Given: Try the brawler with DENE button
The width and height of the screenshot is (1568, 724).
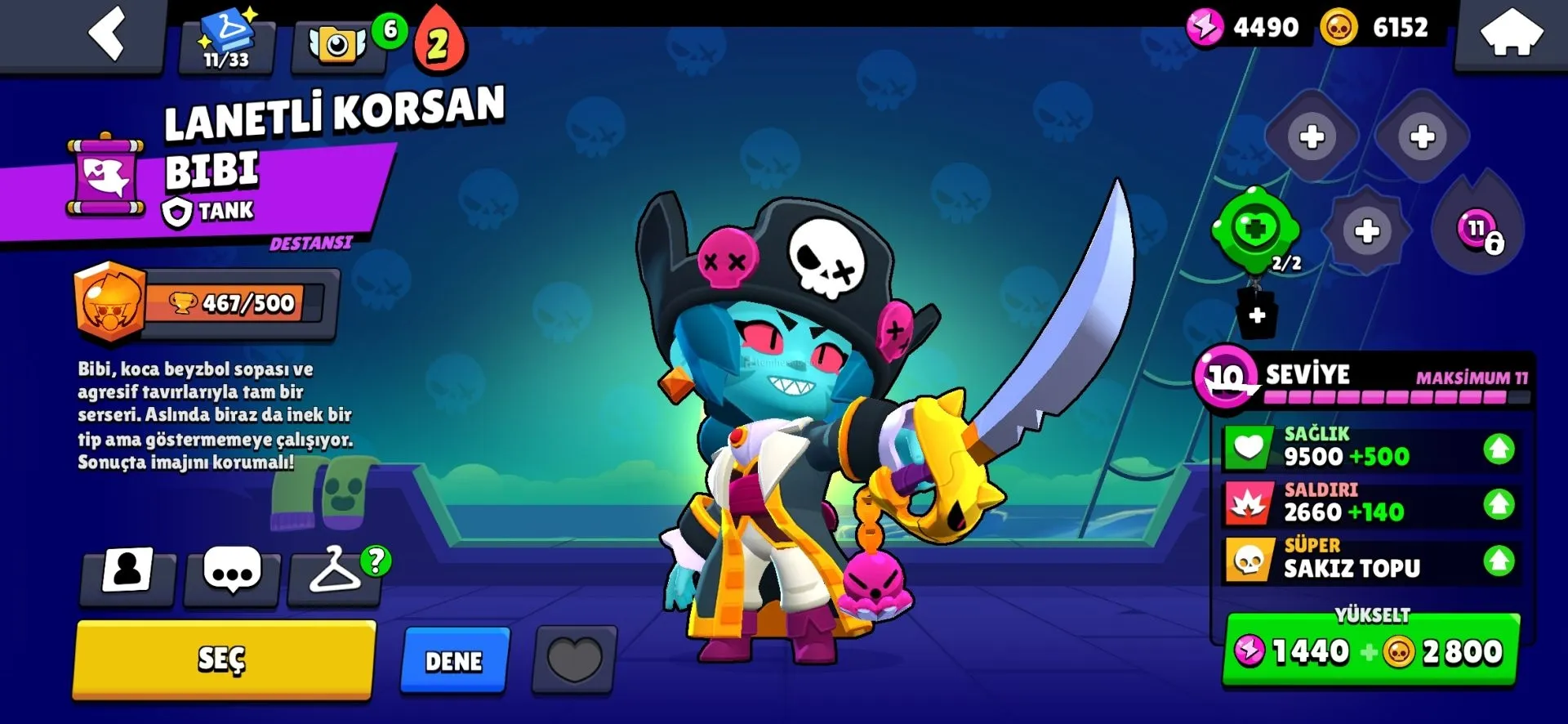Looking at the screenshot, I should tap(454, 660).
